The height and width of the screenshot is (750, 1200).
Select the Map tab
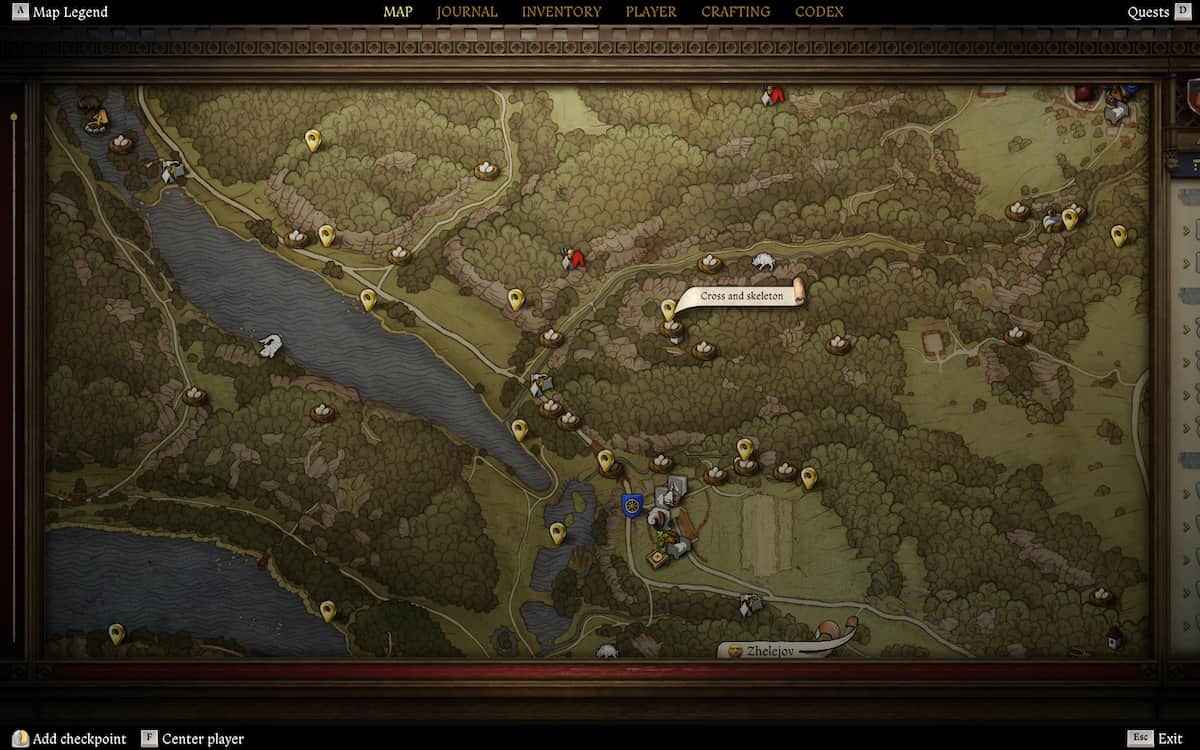[x=398, y=12]
